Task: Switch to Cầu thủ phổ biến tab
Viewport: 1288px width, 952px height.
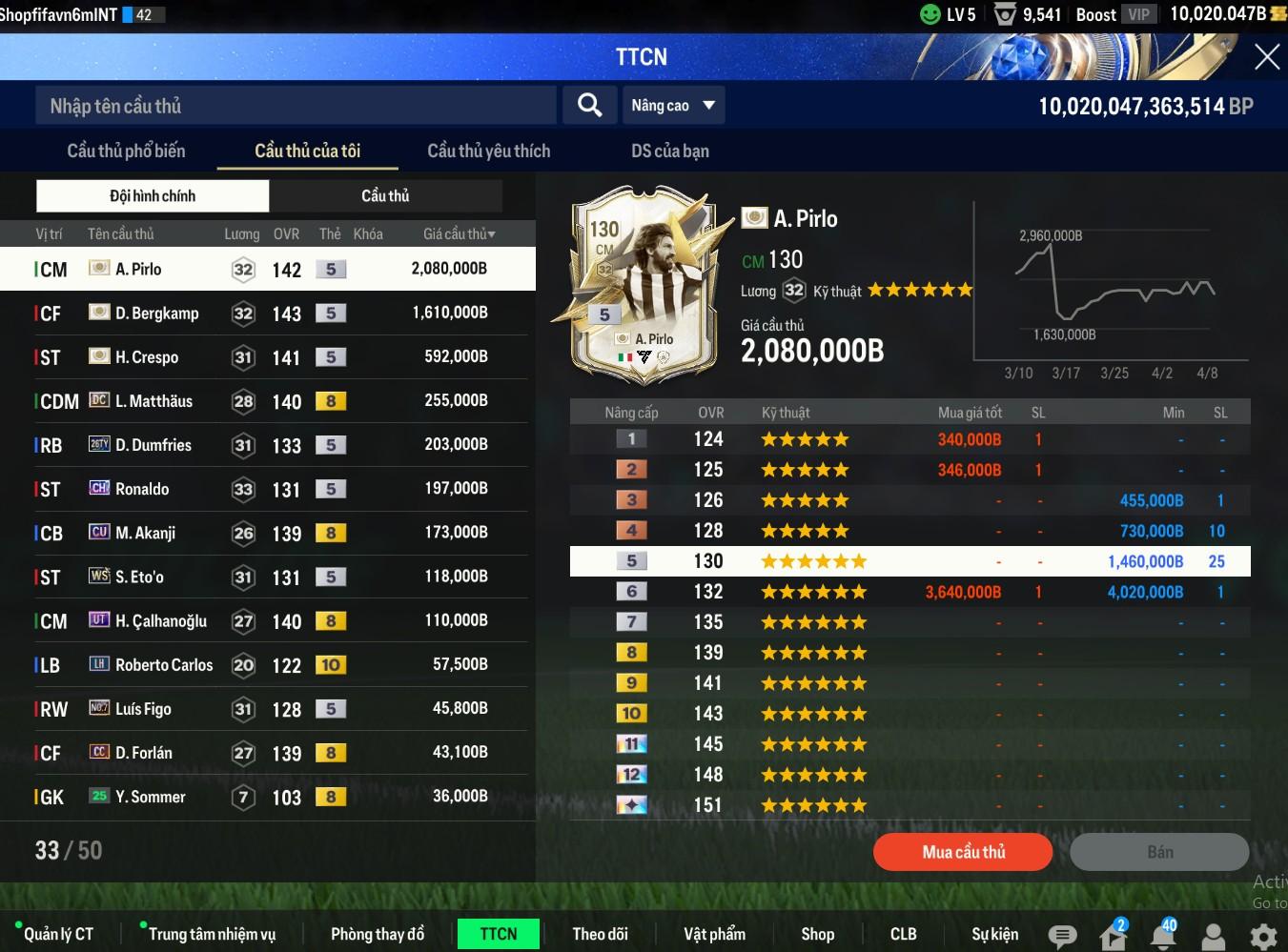Action: click(x=126, y=151)
